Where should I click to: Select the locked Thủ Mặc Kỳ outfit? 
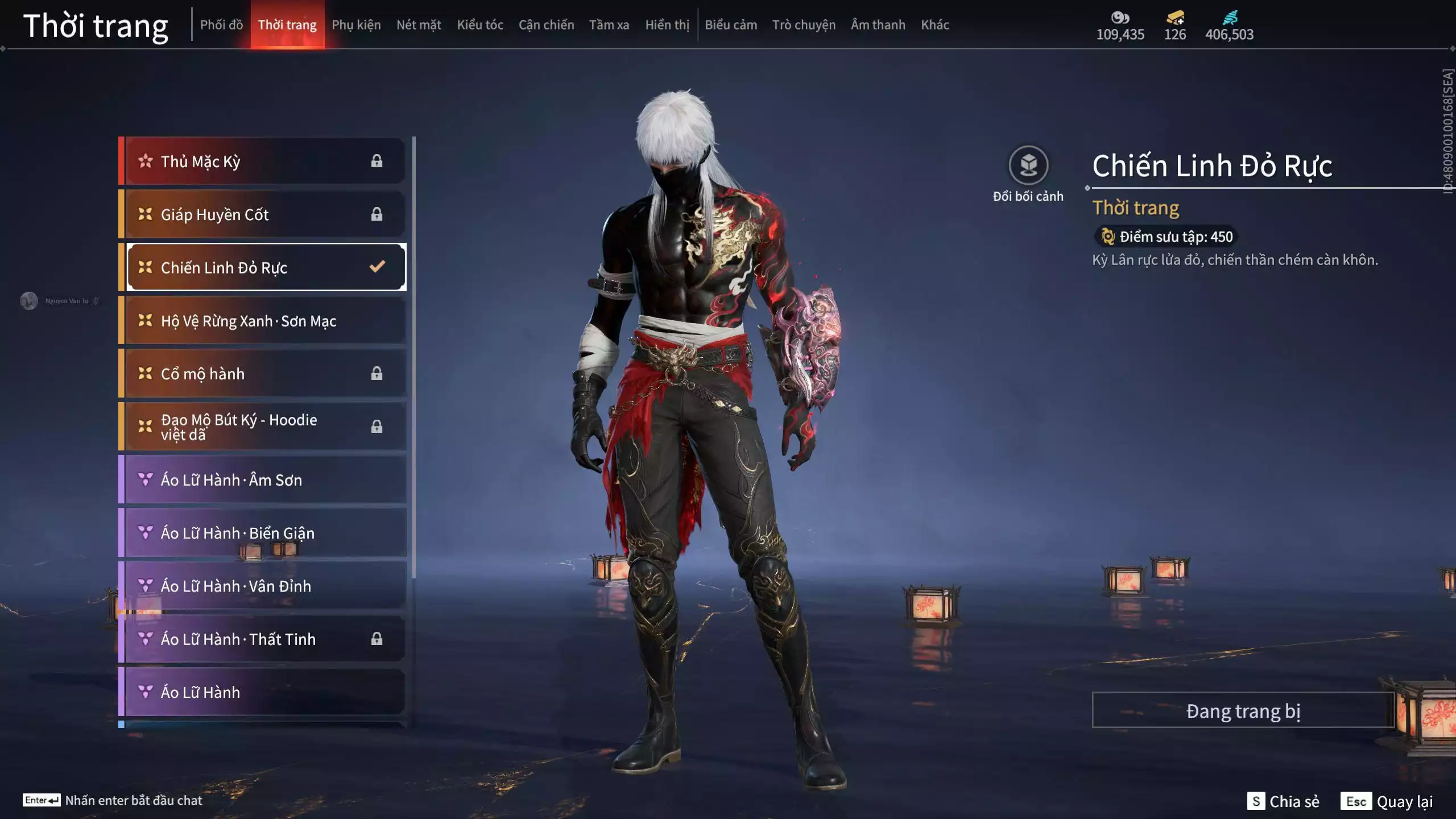coord(264,162)
